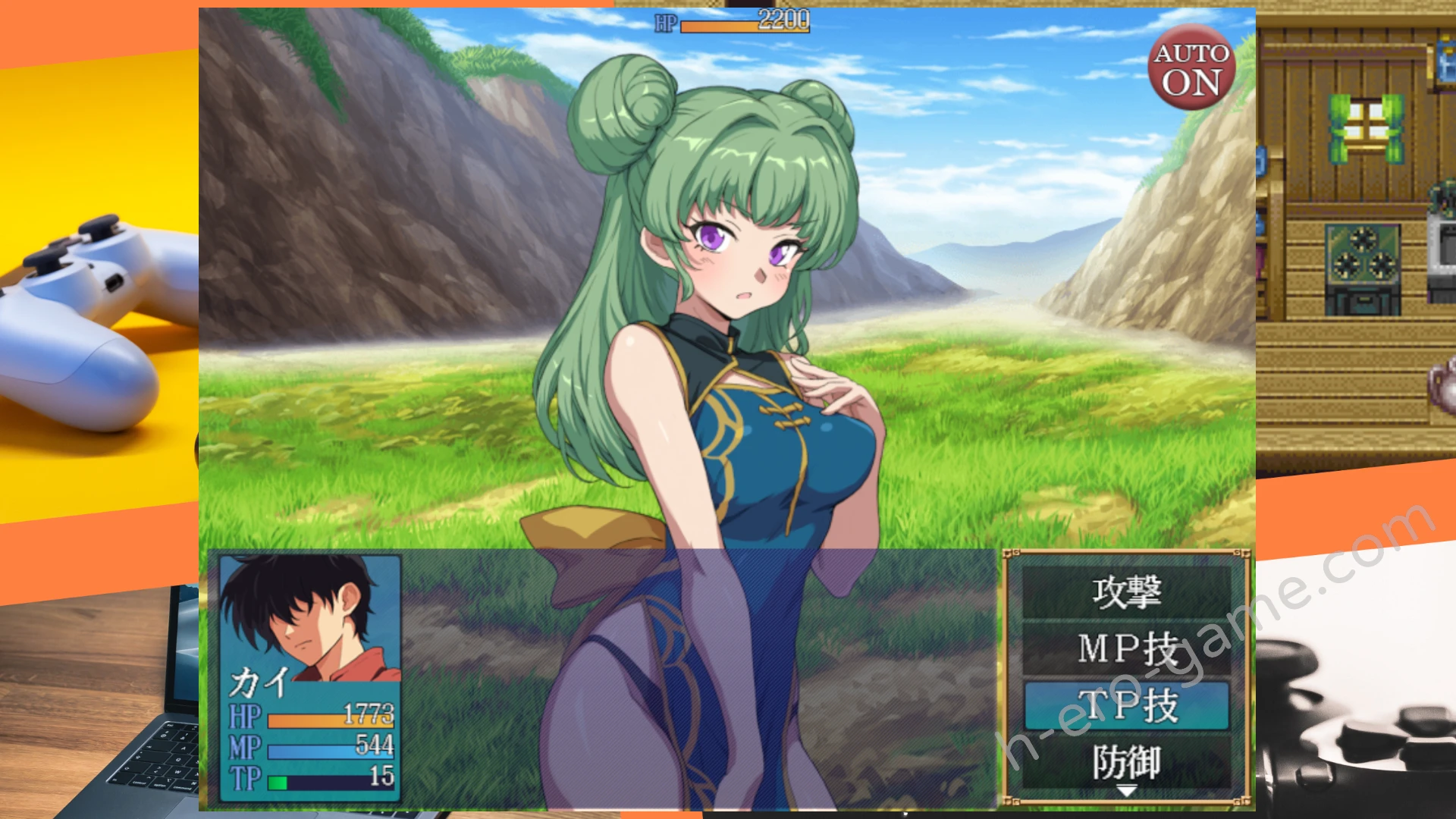Screen dimensions: 1456x819
Task: Click the down arrow below the command list
Action: (x=1127, y=792)
